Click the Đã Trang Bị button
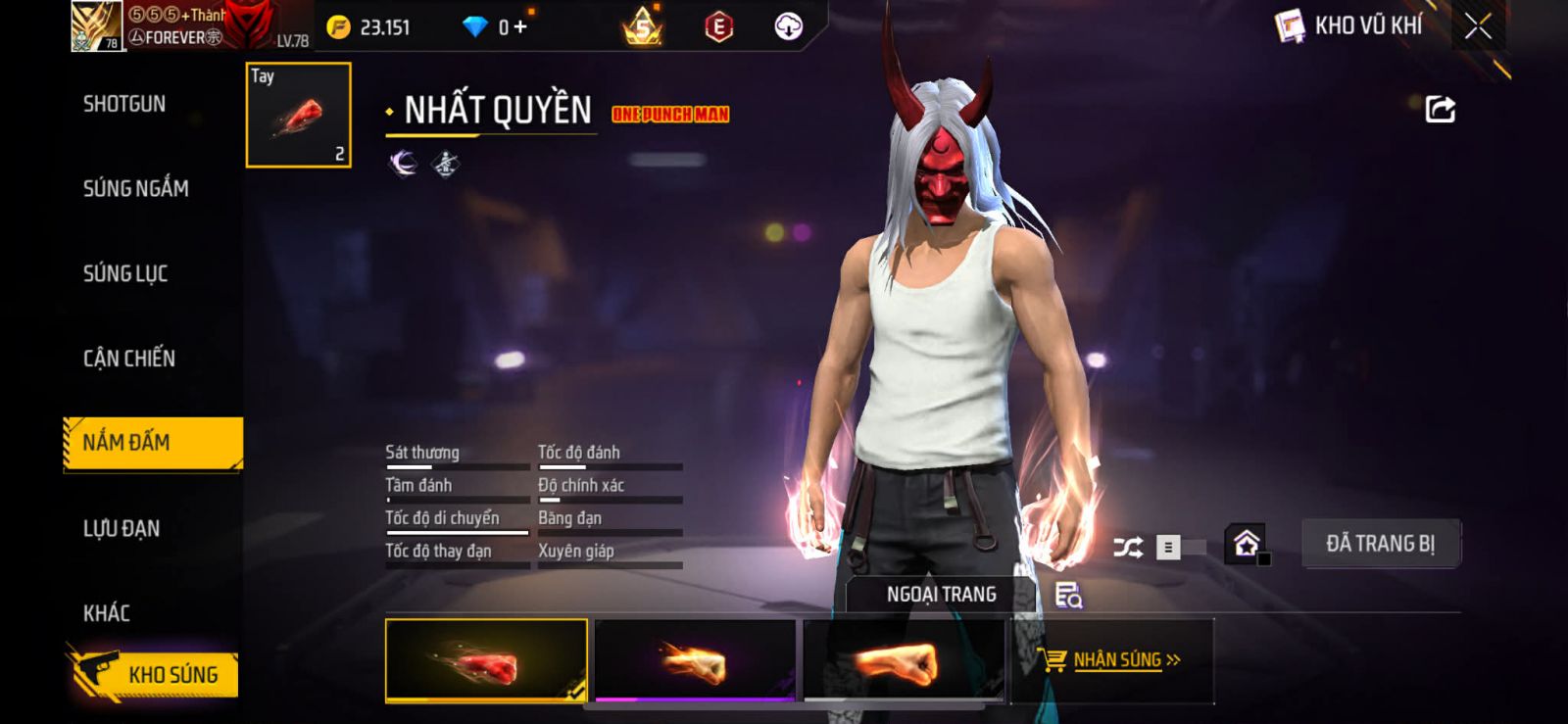The image size is (1568, 724). pyautogui.click(x=1380, y=544)
